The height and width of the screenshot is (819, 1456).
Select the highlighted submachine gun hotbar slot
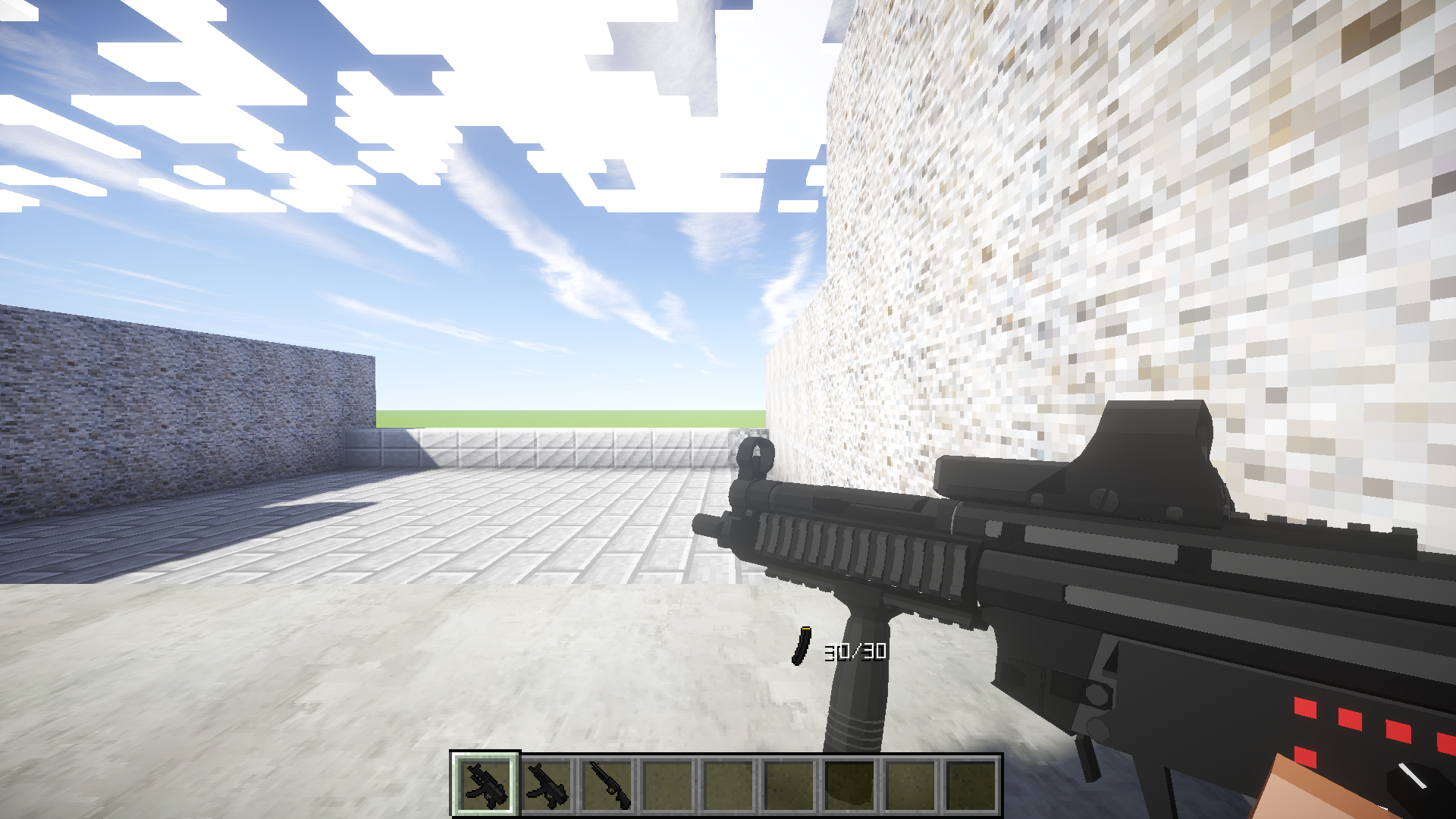(485, 784)
